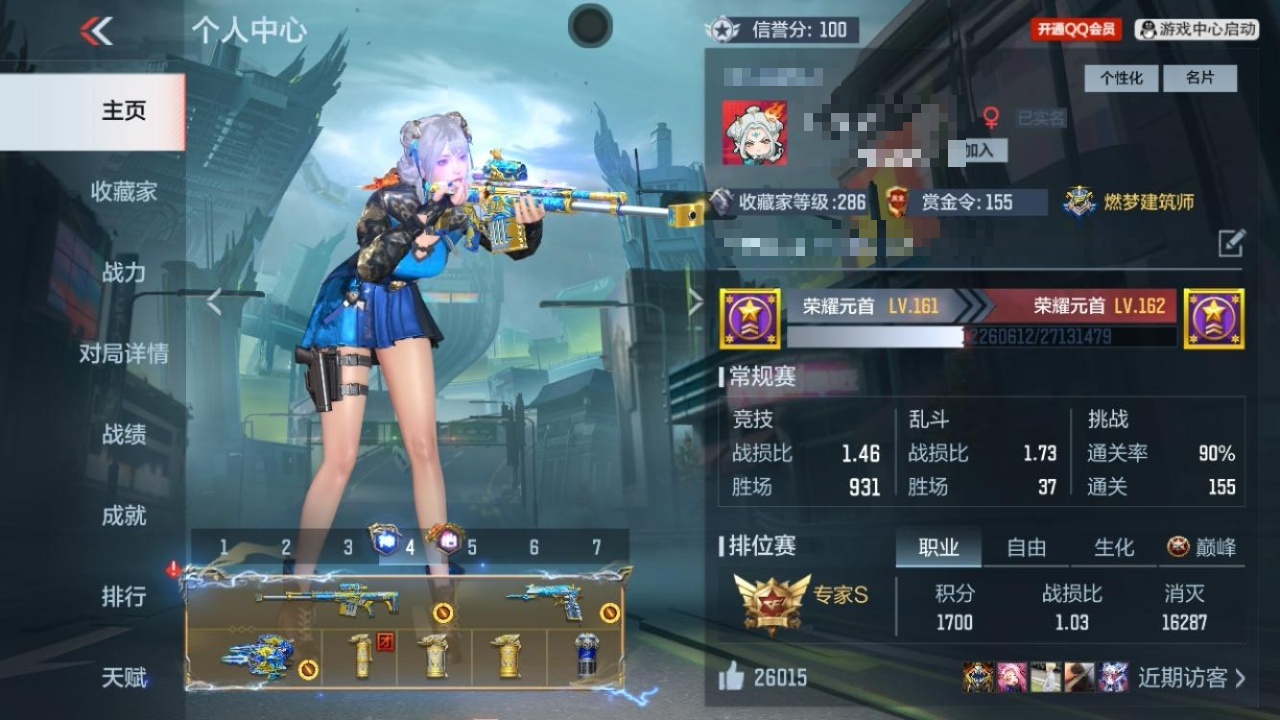
Task: Show next character with right arrow
Action: point(695,302)
